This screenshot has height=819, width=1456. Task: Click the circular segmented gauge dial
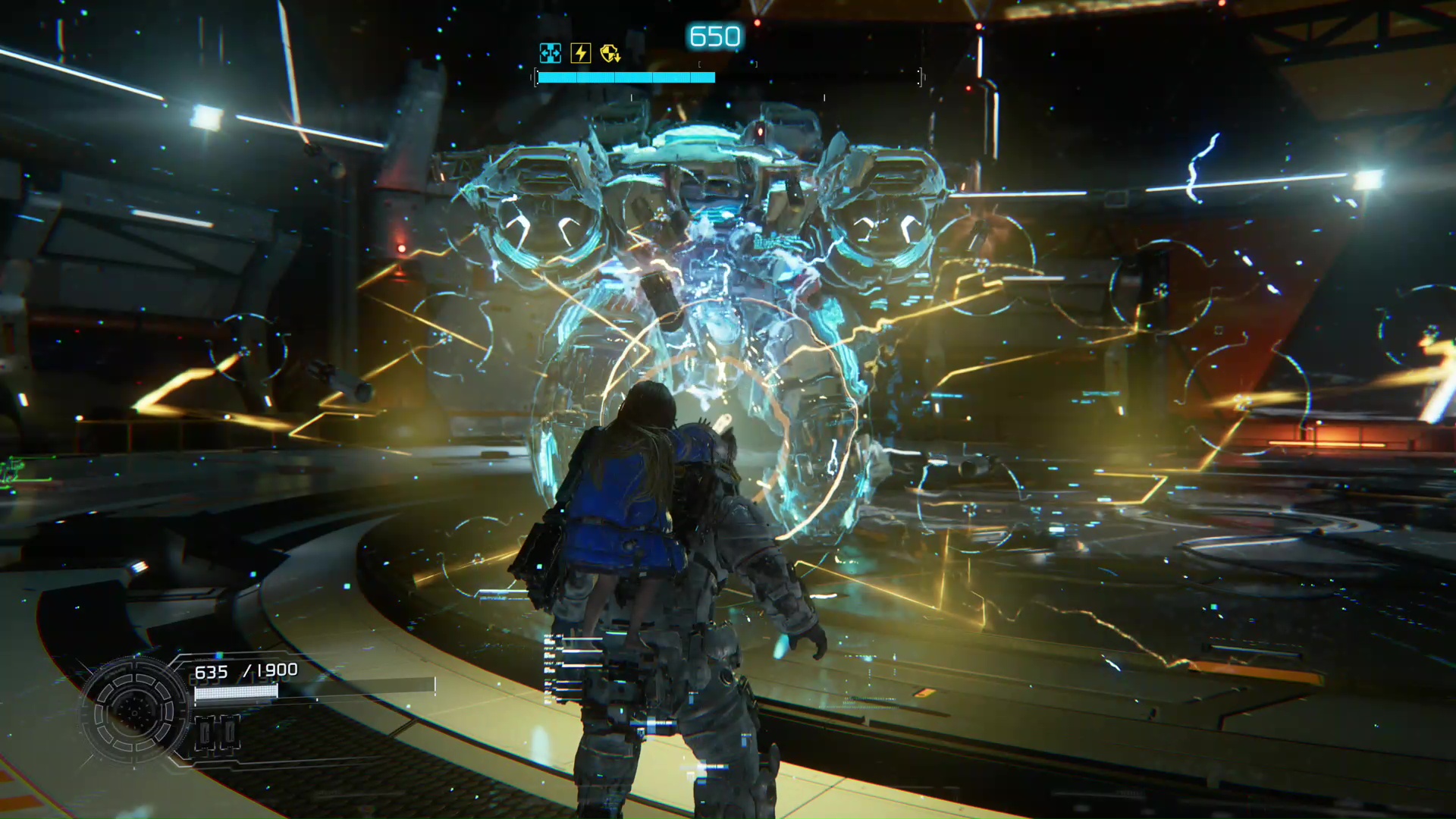pyautogui.click(x=134, y=711)
